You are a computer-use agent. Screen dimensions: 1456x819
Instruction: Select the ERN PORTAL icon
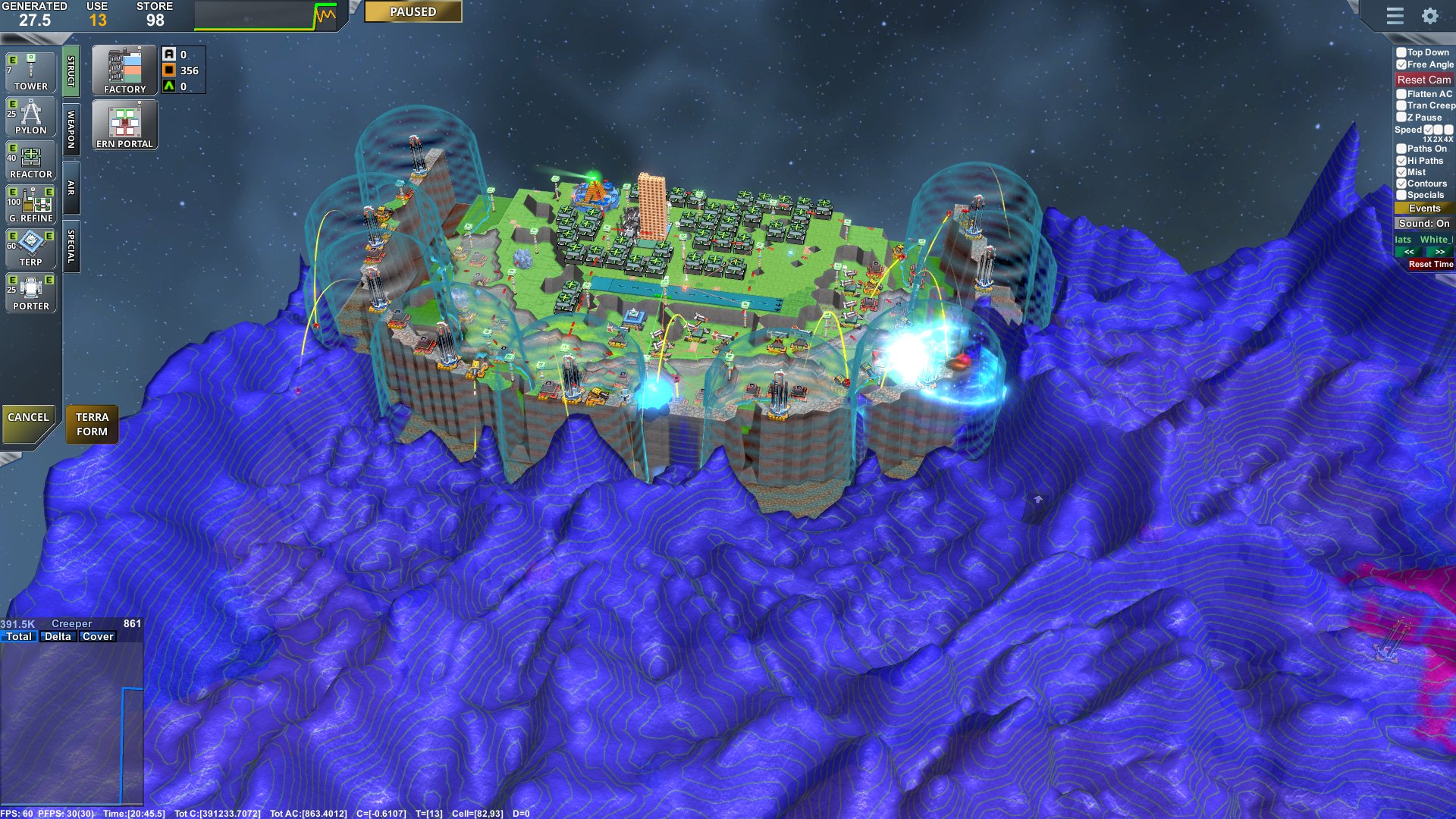point(124,124)
